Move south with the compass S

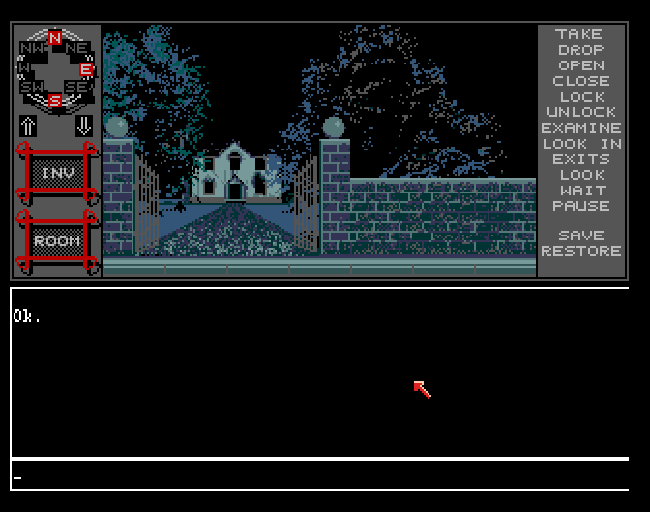click(55, 100)
